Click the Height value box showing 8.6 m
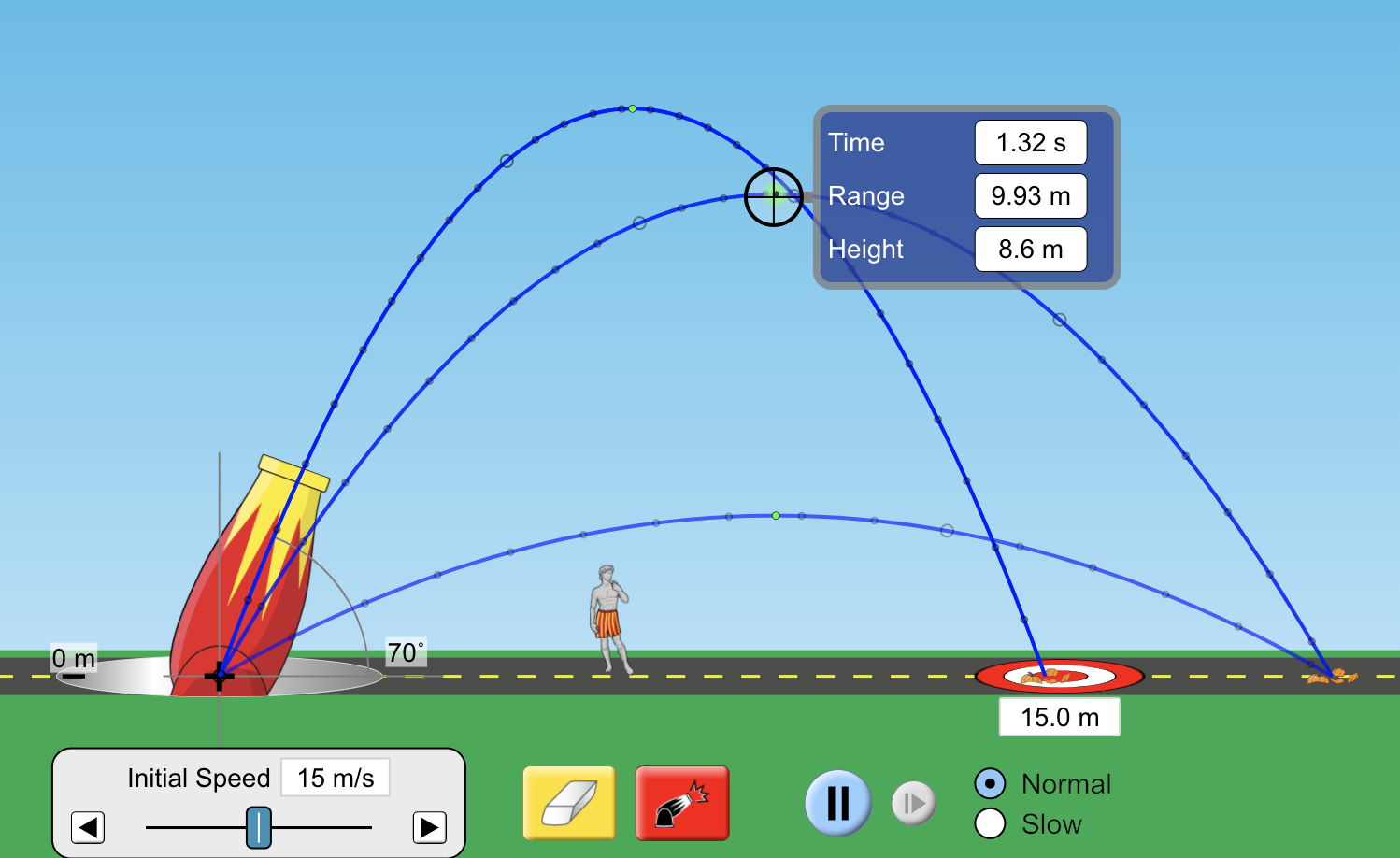The image size is (1400, 858). [1031, 250]
